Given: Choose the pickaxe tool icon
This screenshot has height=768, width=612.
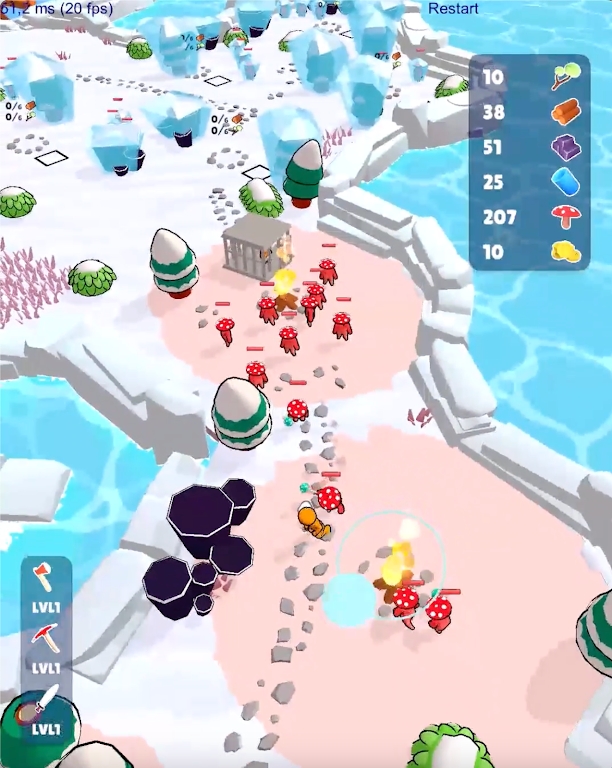Looking at the screenshot, I should 45,638.
